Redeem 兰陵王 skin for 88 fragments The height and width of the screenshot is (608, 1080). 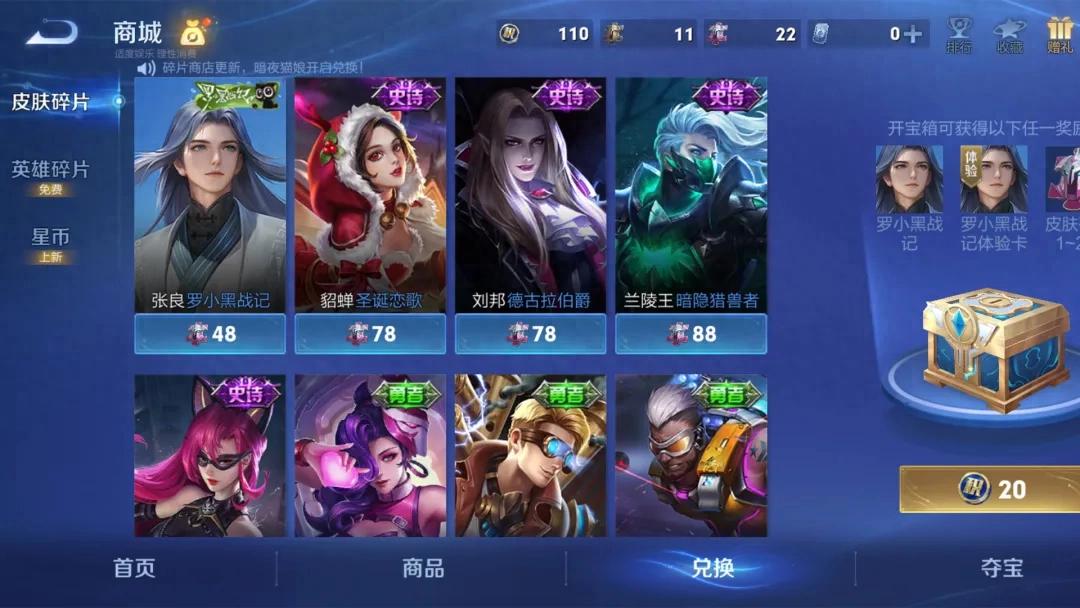tap(691, 334)
